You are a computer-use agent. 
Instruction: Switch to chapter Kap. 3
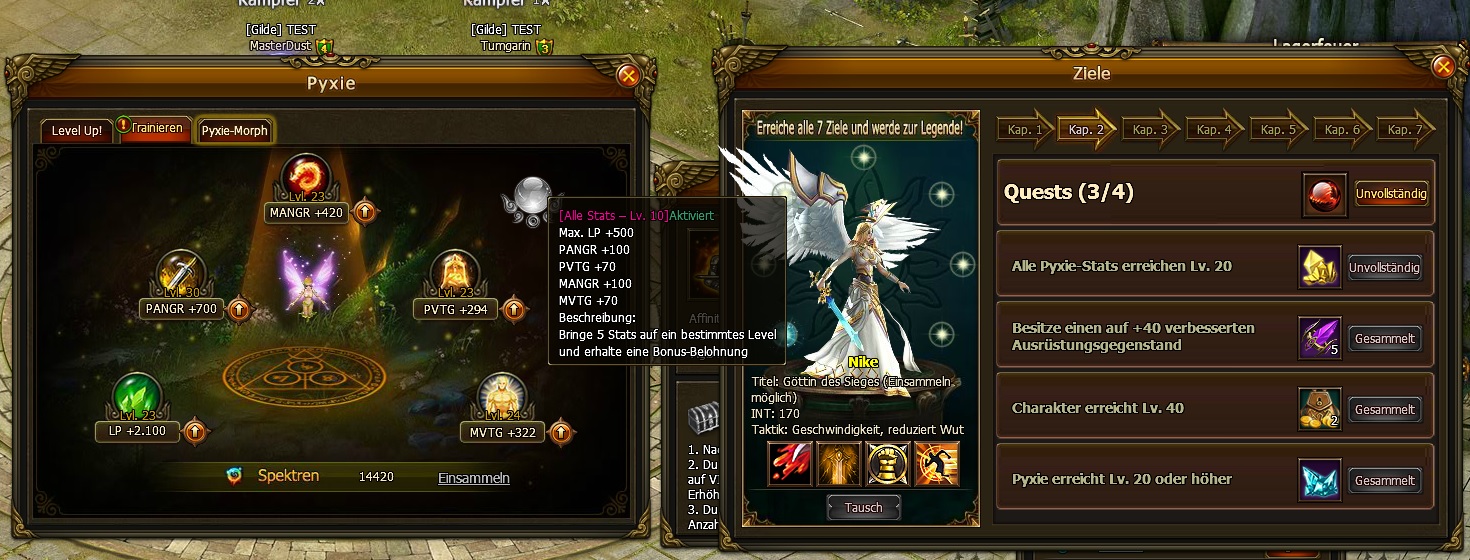(x=1151, y=130)
